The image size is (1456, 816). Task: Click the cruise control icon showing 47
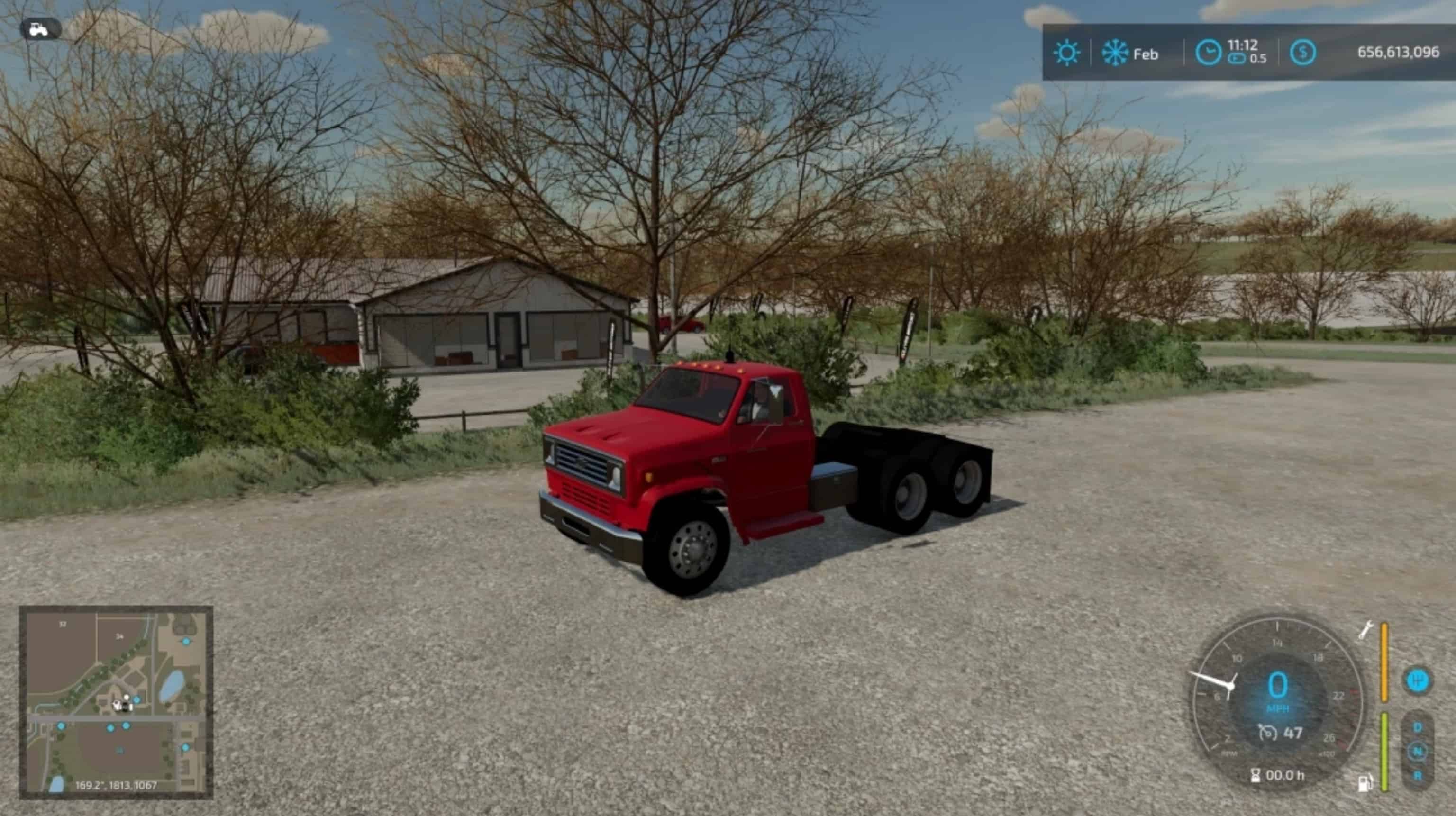point(1274,734)
